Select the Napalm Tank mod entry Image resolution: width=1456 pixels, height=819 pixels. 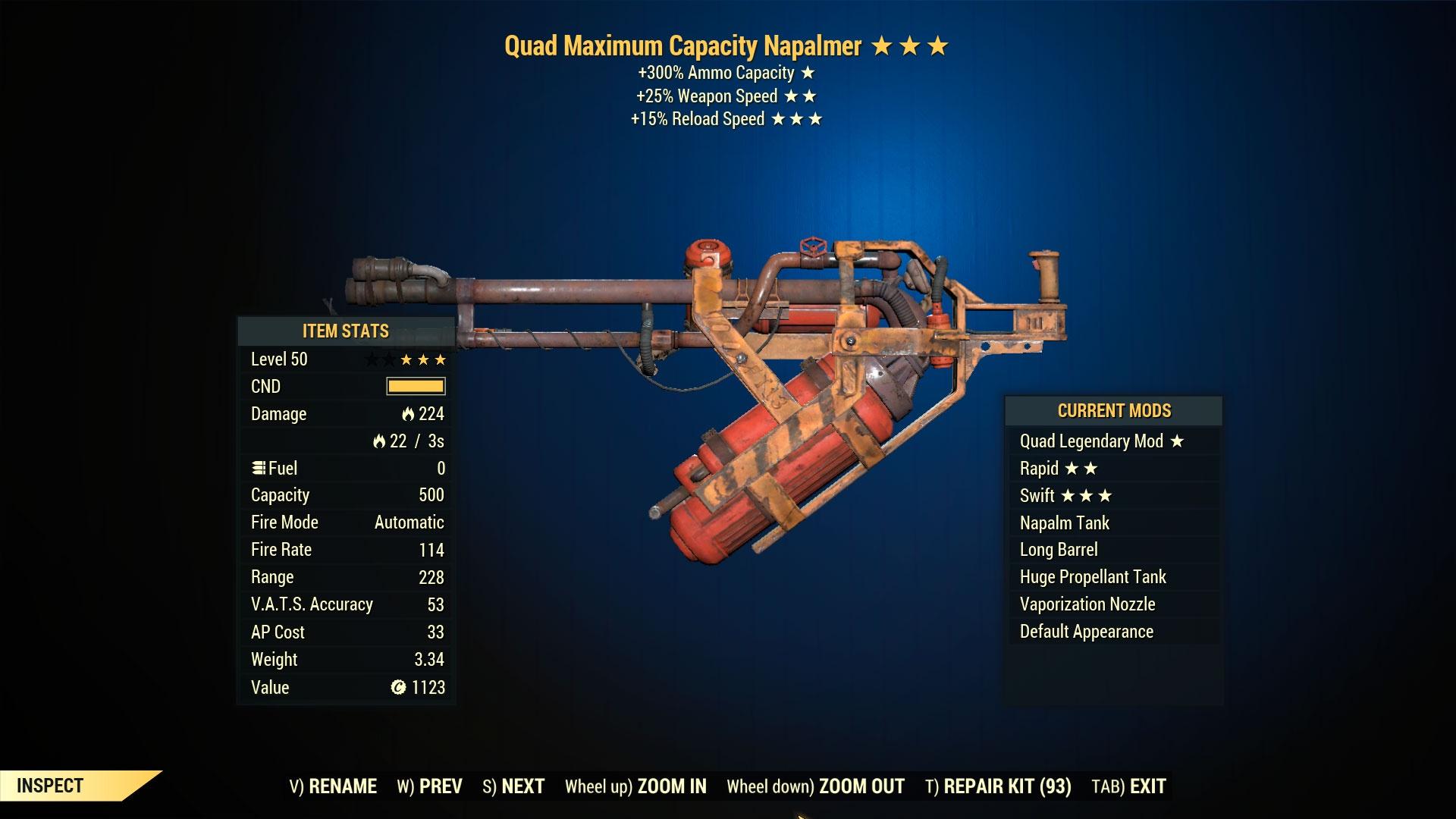(x=1065, y=522)
